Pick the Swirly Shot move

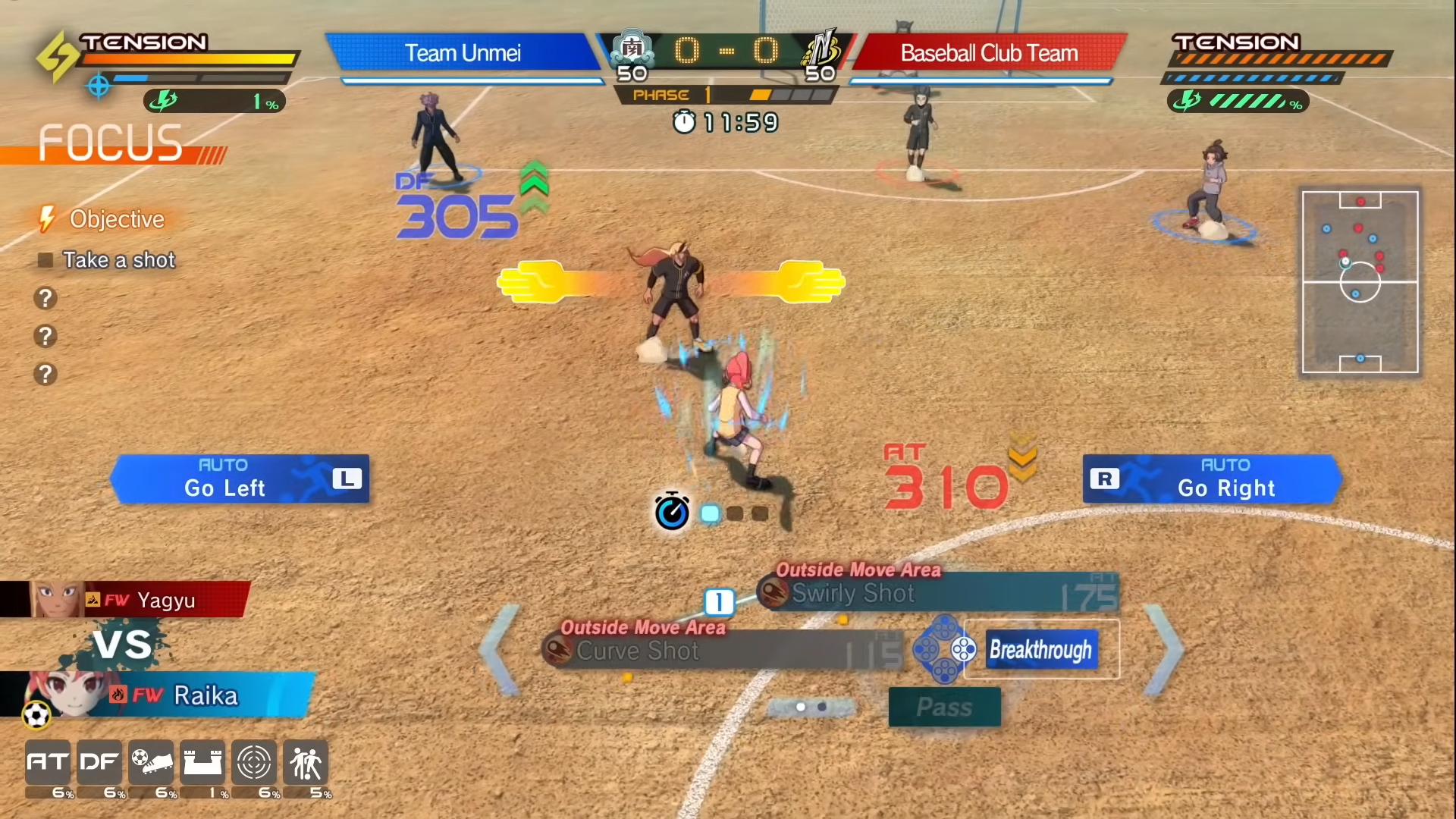[x=939, y=593]
